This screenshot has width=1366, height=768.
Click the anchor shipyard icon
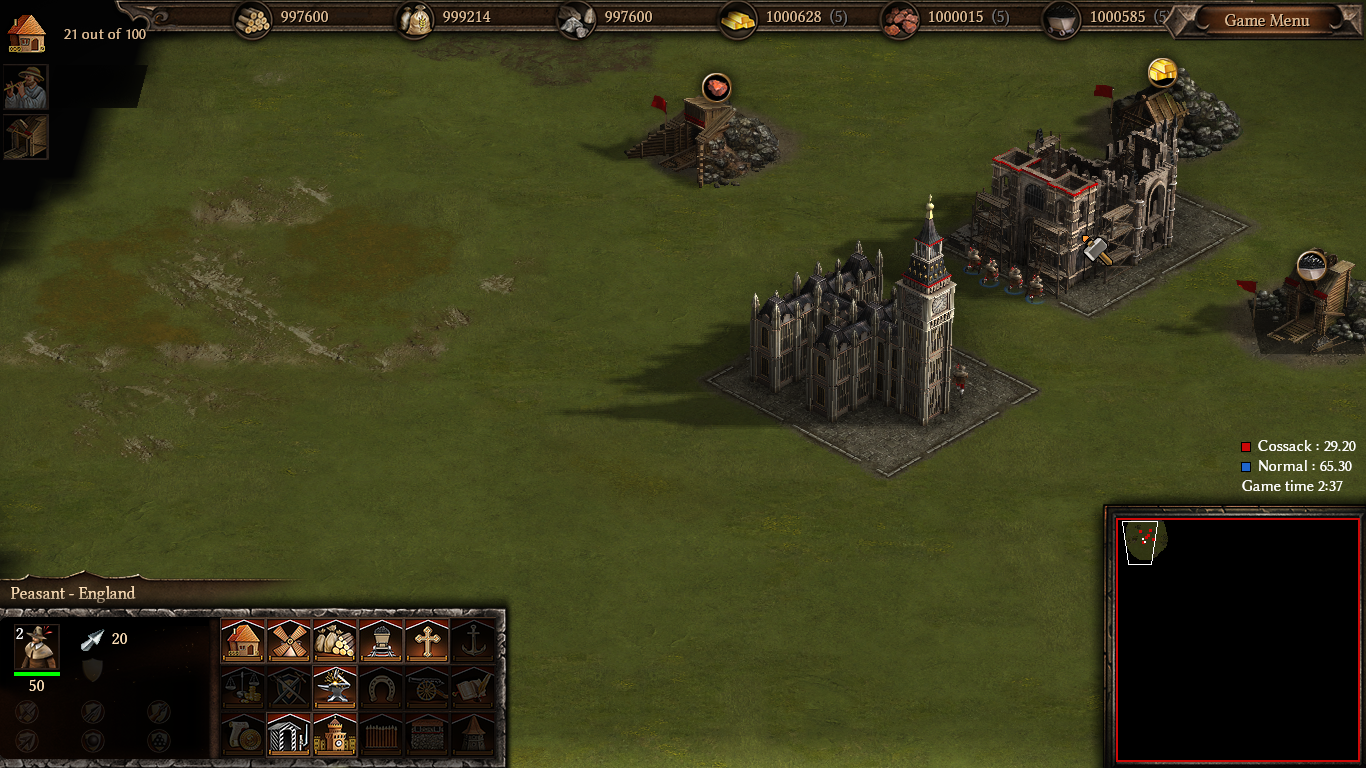473,640
